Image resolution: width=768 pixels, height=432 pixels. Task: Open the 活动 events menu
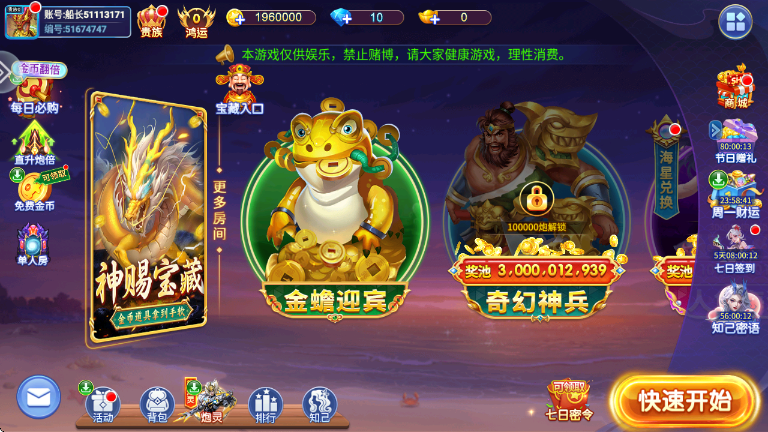click(x=102, y=402)
